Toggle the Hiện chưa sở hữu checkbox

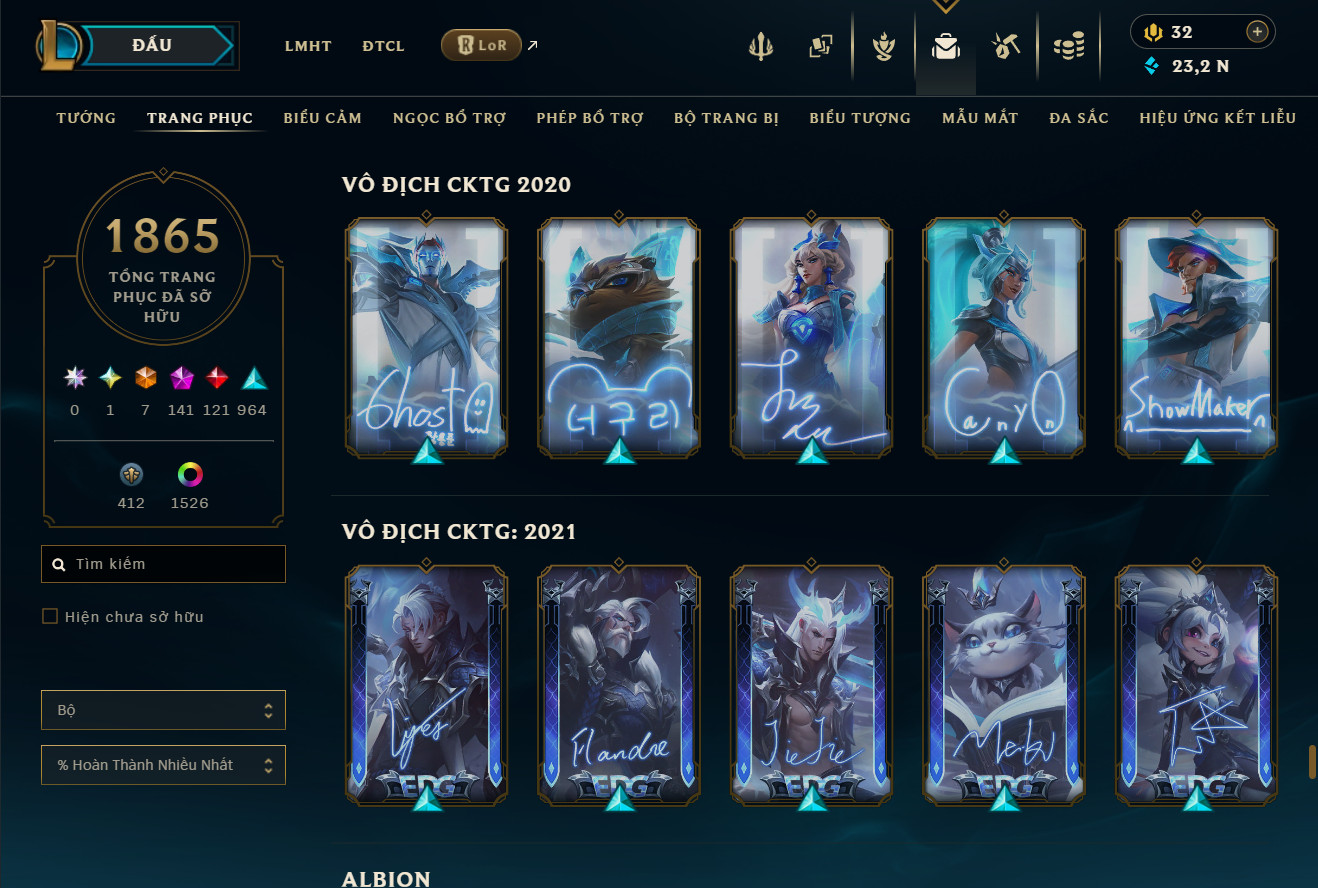coord(50,616)
